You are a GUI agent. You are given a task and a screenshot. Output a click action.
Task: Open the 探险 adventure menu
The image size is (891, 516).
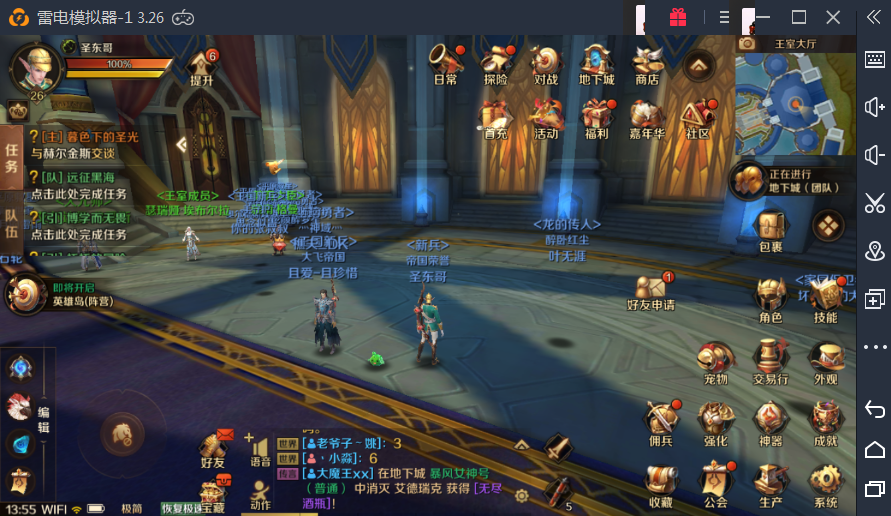495,62
